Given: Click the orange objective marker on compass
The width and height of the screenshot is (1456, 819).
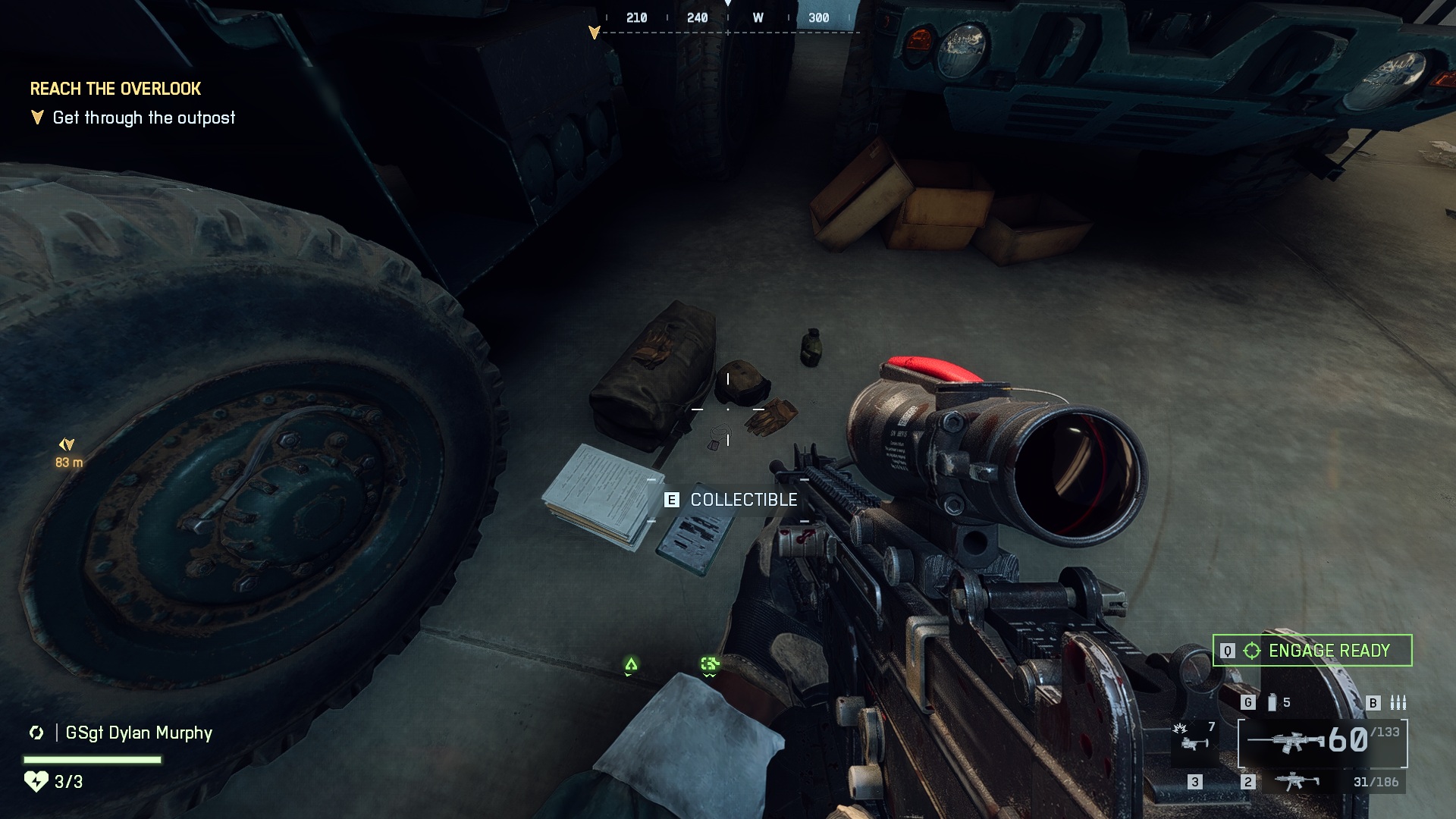Looking at the screenshot, I should (595, 32).
